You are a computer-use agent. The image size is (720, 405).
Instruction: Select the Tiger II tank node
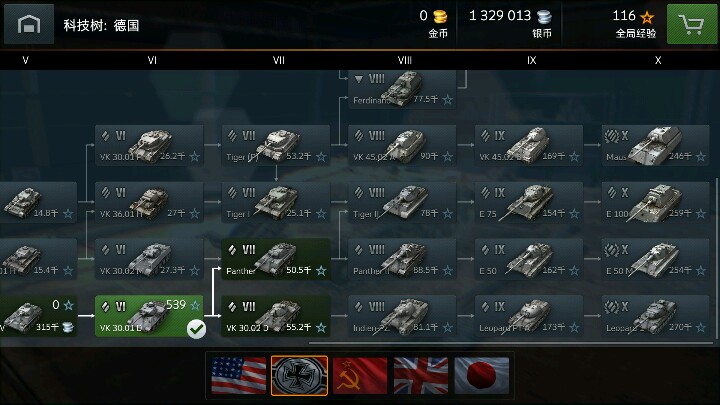coord(402,203)
